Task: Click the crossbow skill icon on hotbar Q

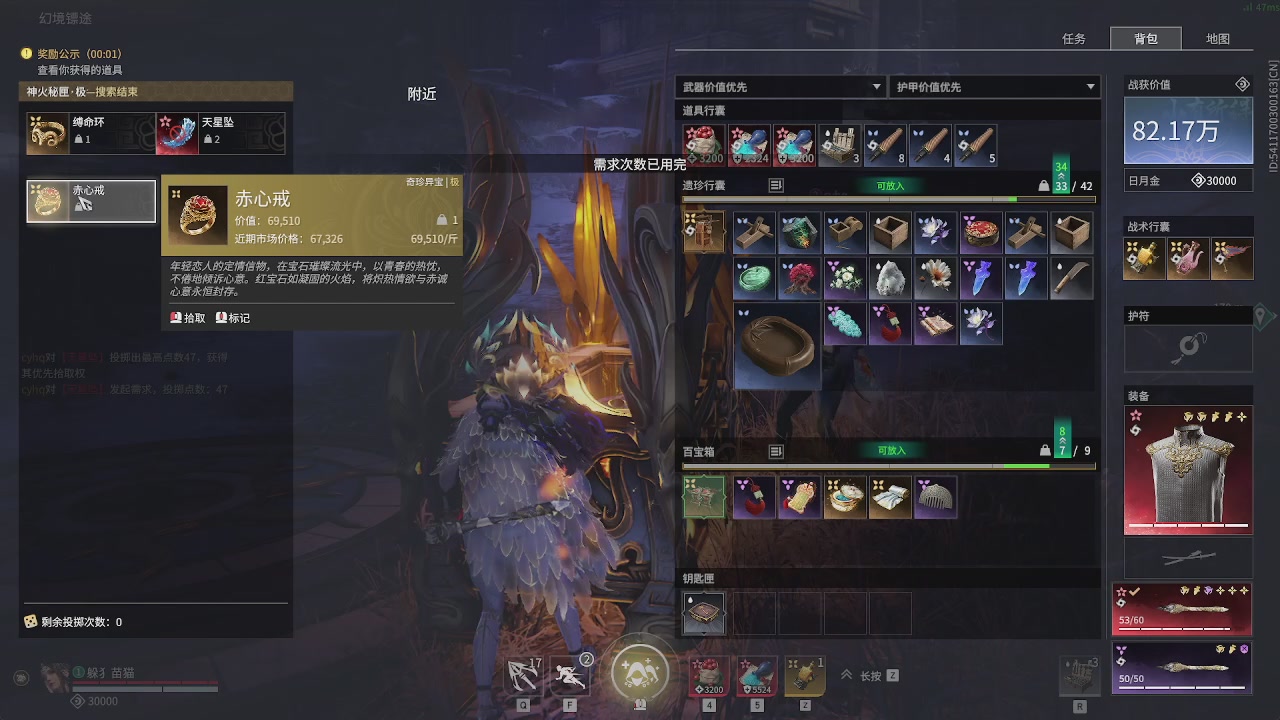Action: point(525,675)
